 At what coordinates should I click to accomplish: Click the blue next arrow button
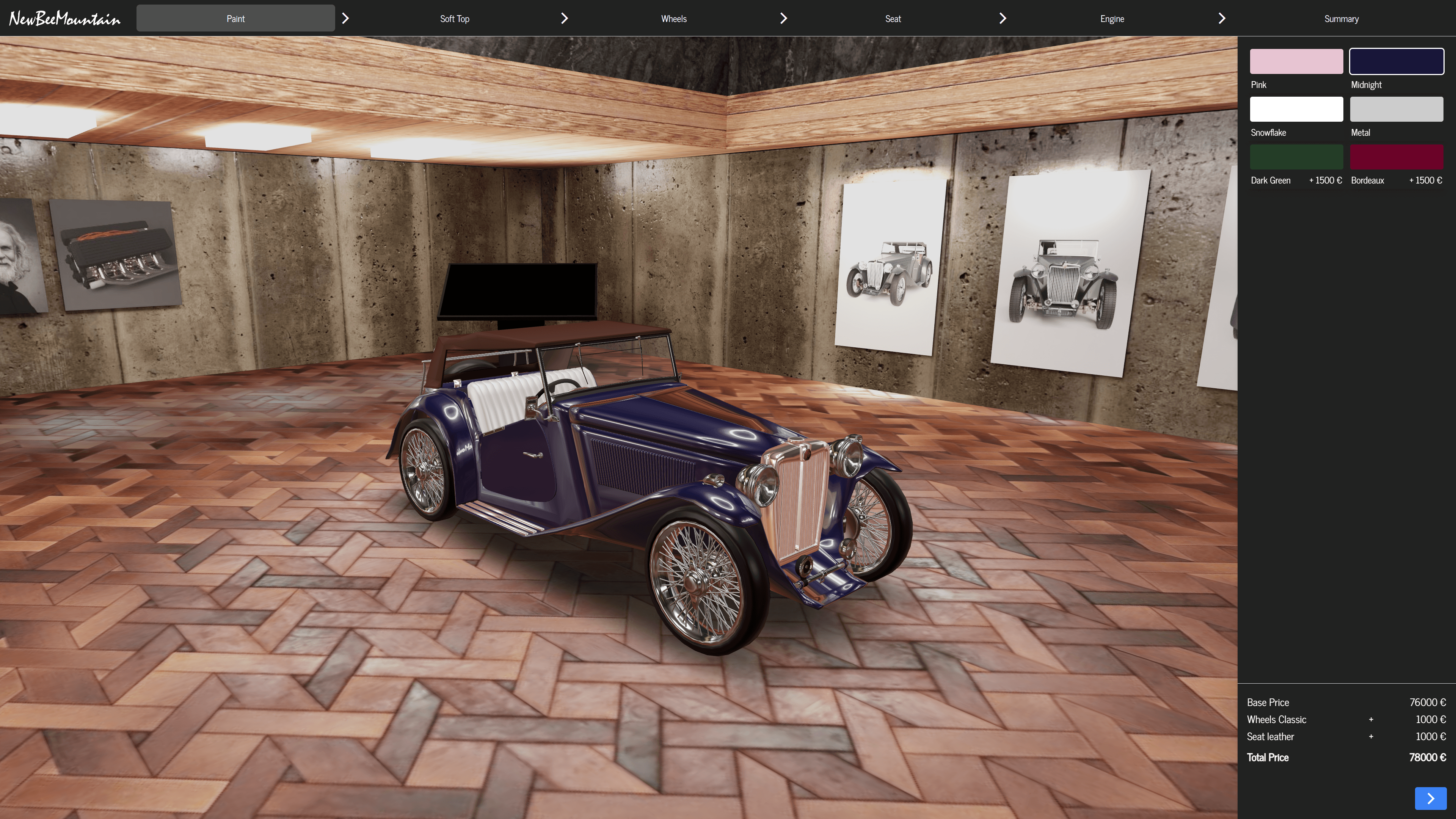[x=1430, y=798]
